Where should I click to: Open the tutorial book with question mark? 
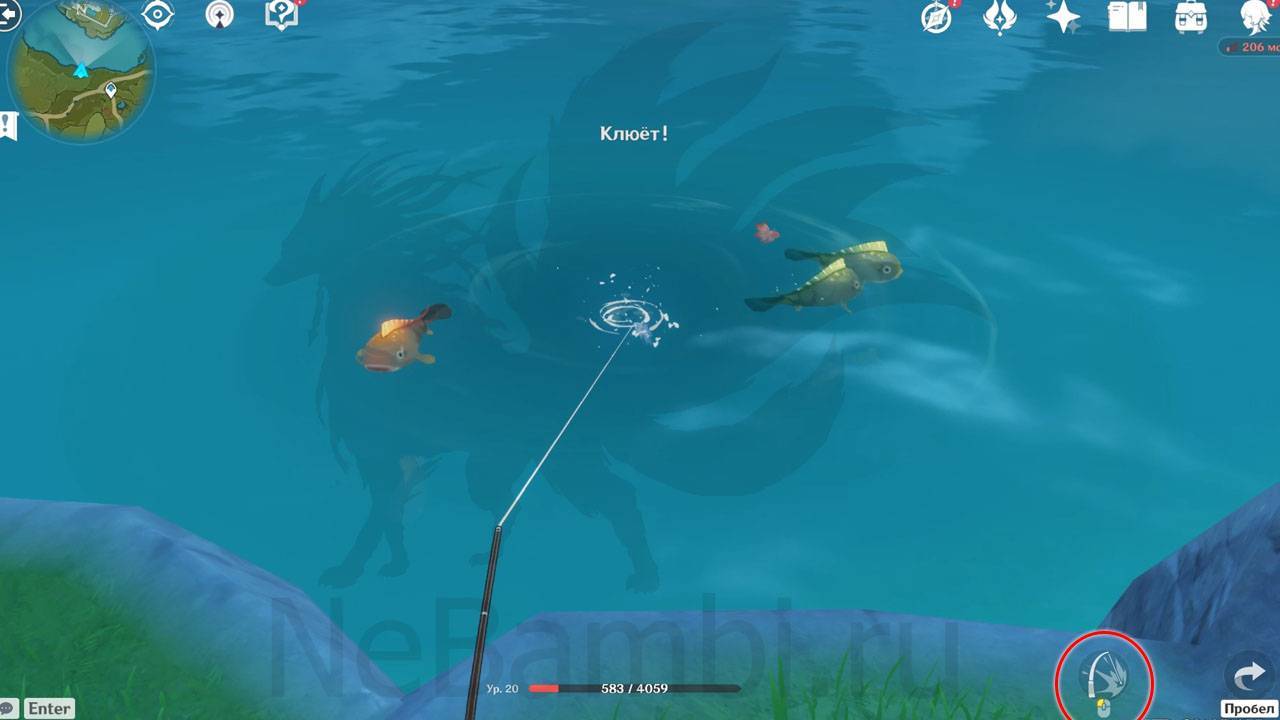pyautogui.click(x=281, y=15)
